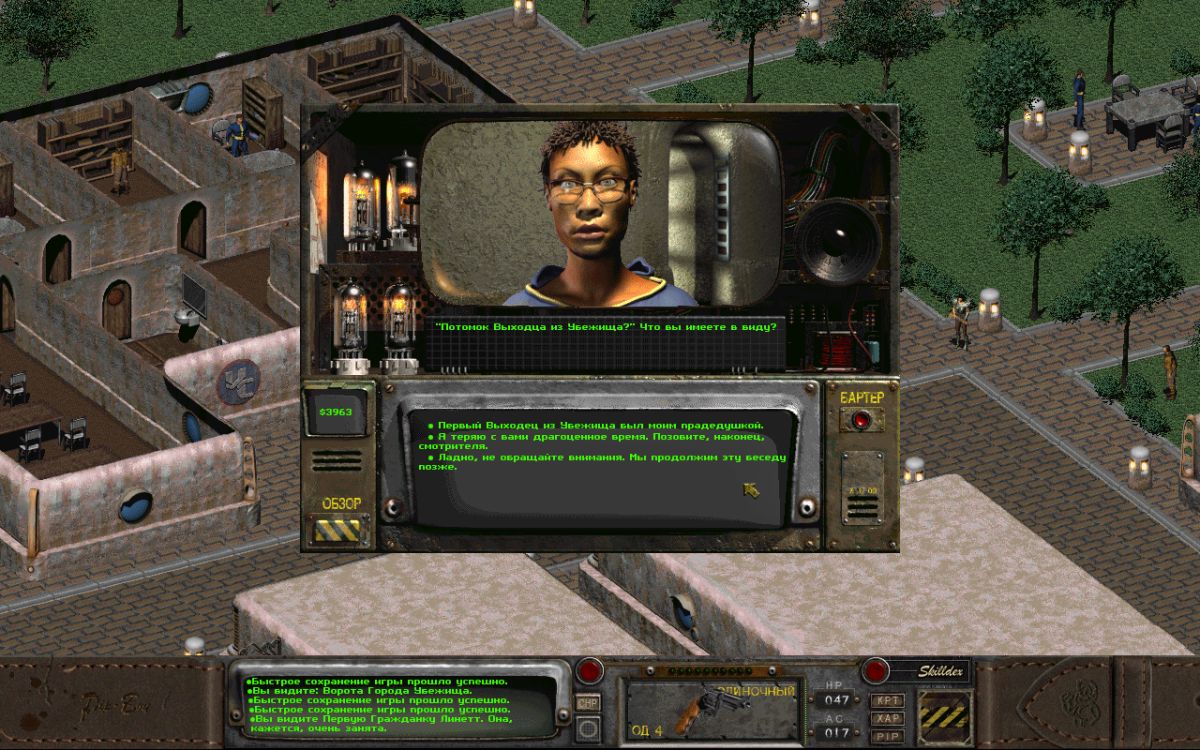Open the КРТ map button

click(x=887, y=700)
